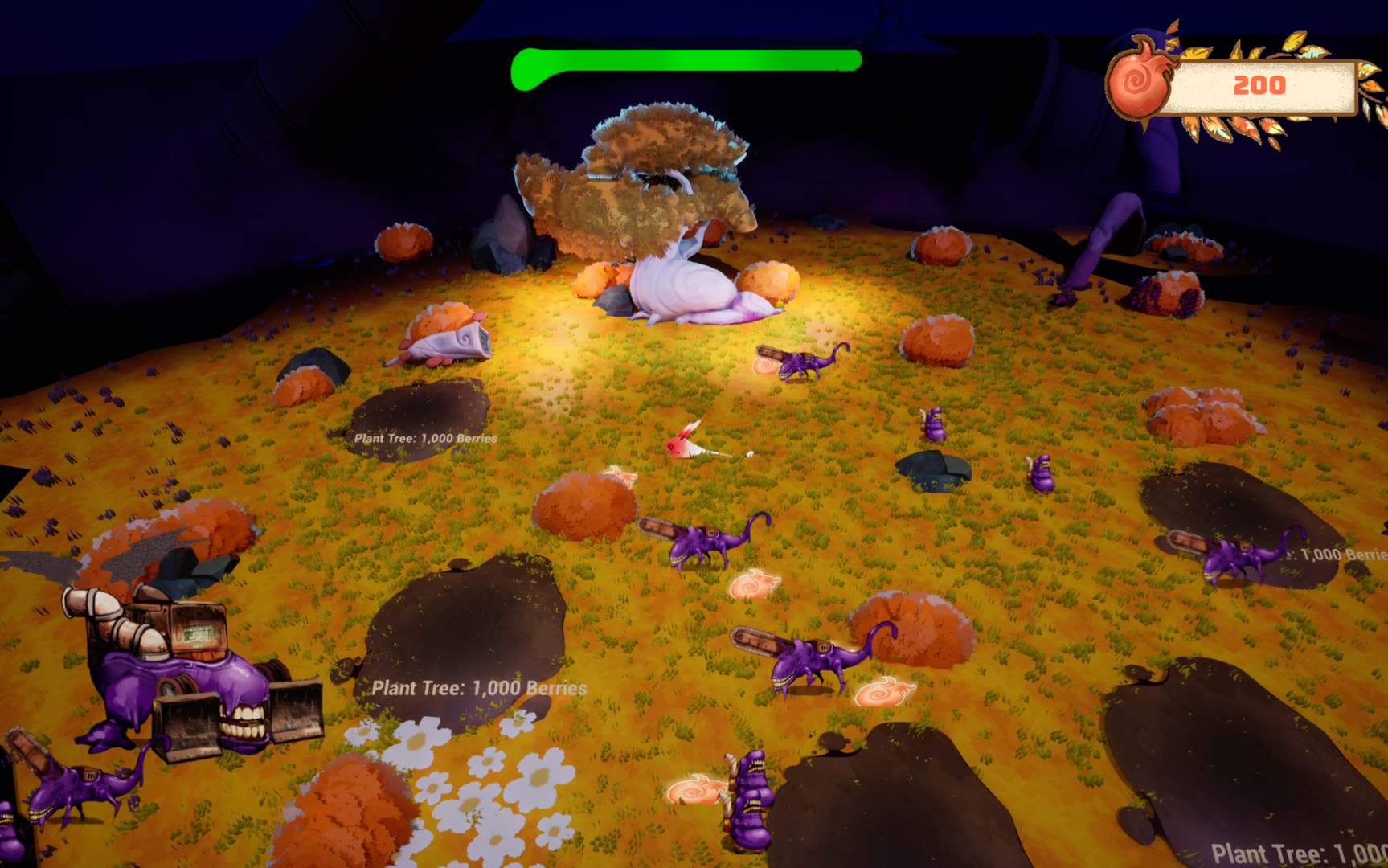Click the lower Plant Tree planting spot
This screenshot has width=1388, height=868.
[478, 687]
